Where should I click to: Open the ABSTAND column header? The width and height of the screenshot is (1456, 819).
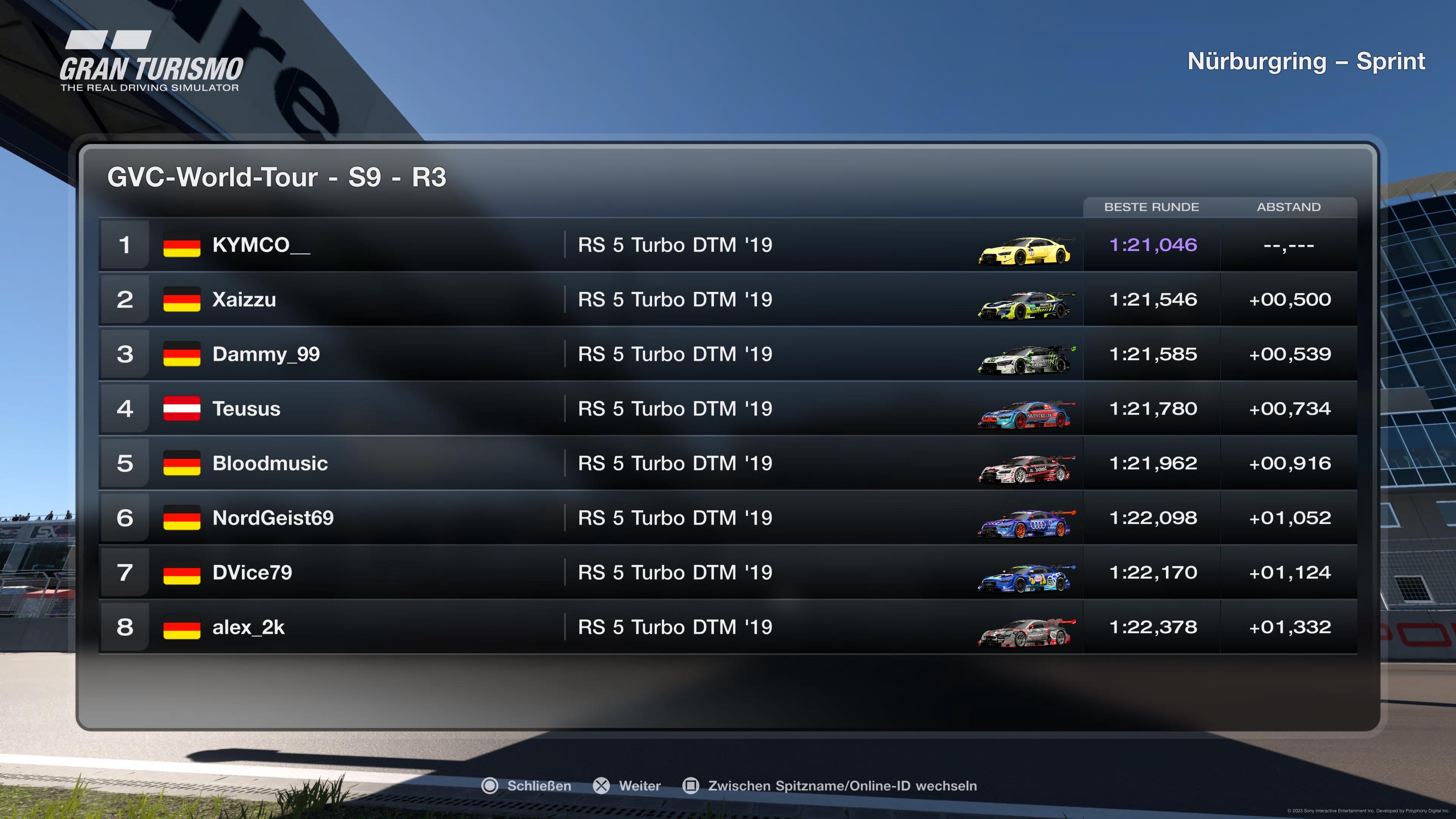pyautogui.click(x=1289, y=207)
